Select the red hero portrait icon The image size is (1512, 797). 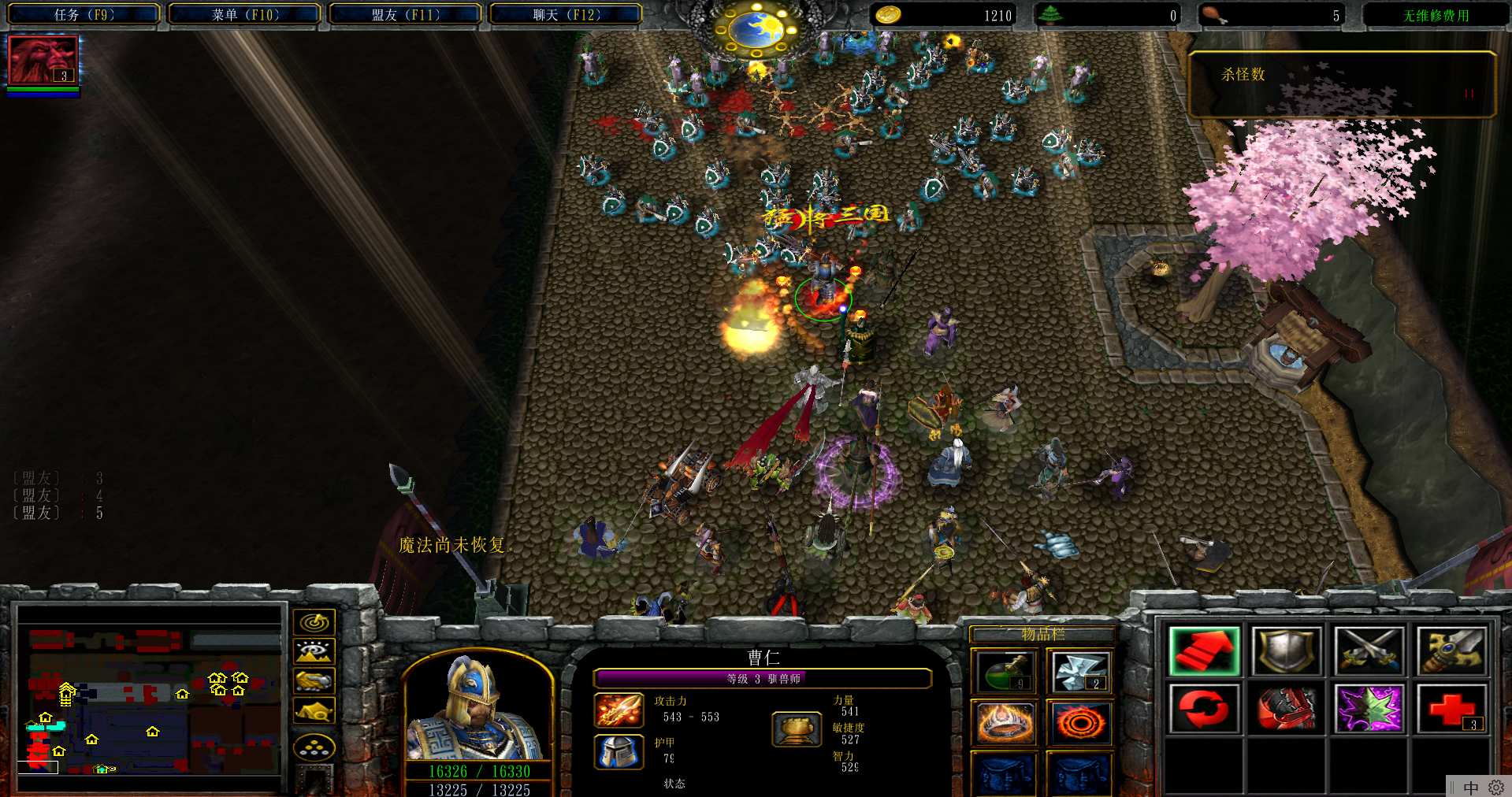43,60
